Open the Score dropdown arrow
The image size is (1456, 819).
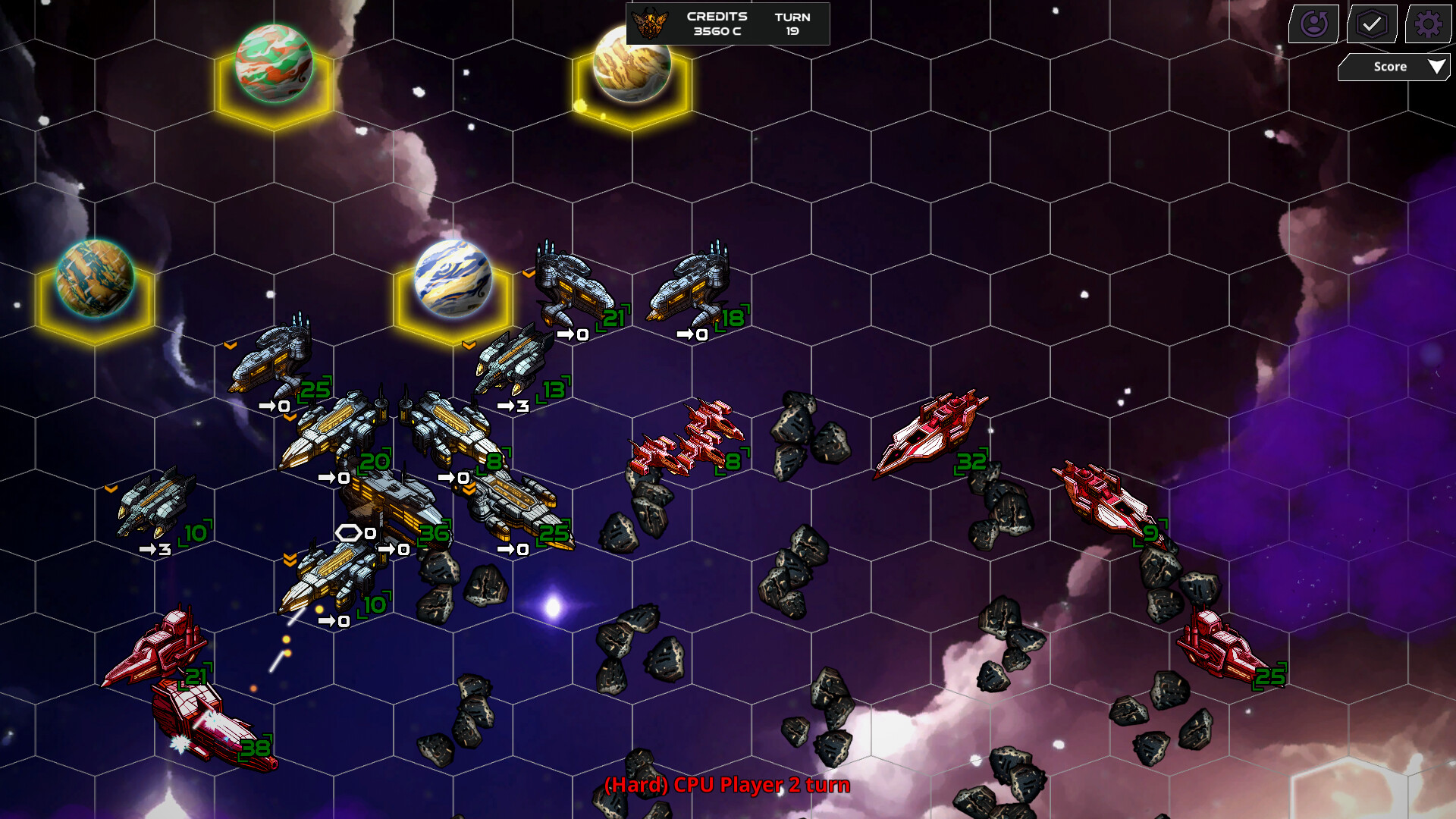pos(1437,67)
